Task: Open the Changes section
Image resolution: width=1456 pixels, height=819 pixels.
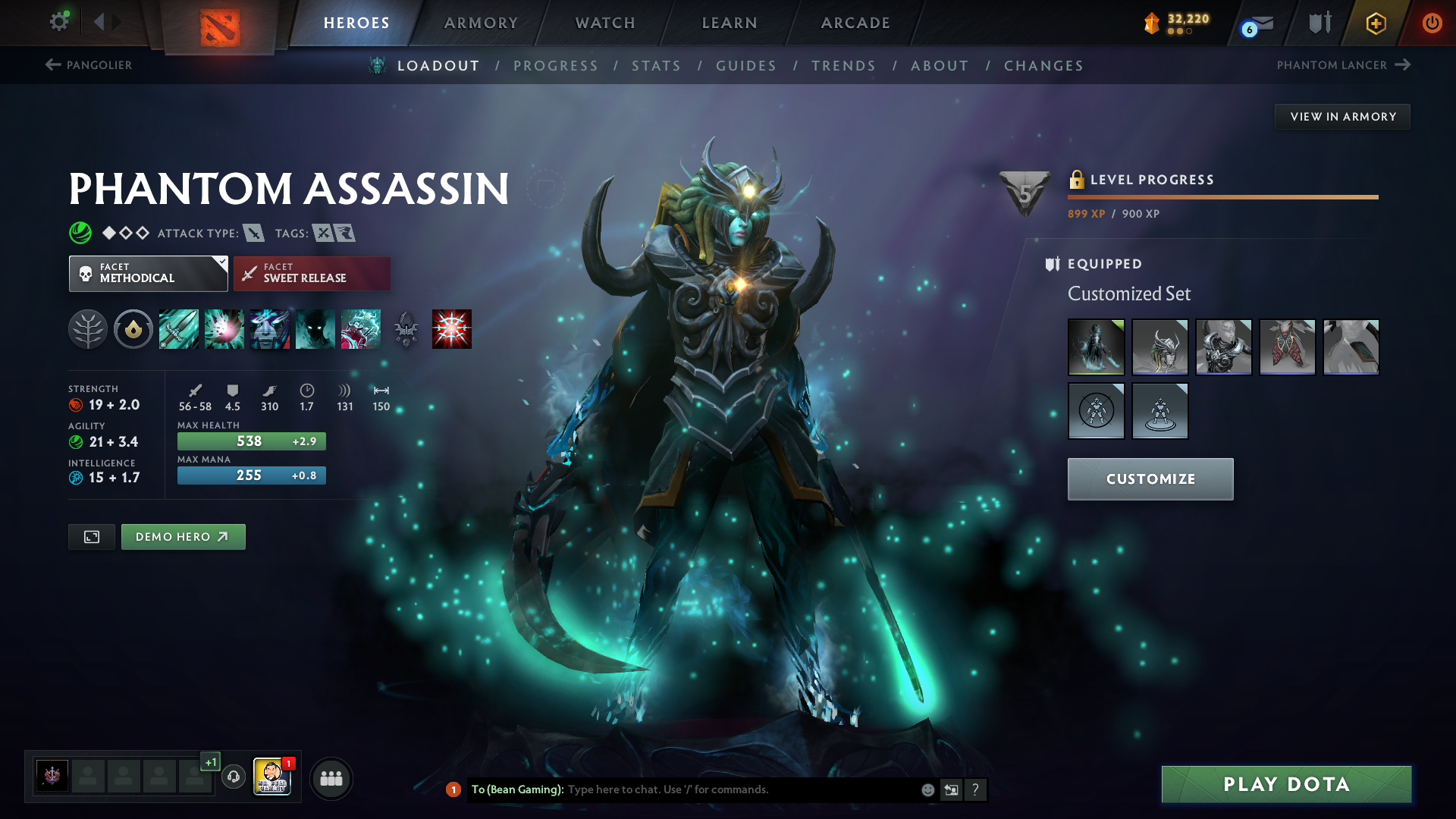Action: [1043, 66]
